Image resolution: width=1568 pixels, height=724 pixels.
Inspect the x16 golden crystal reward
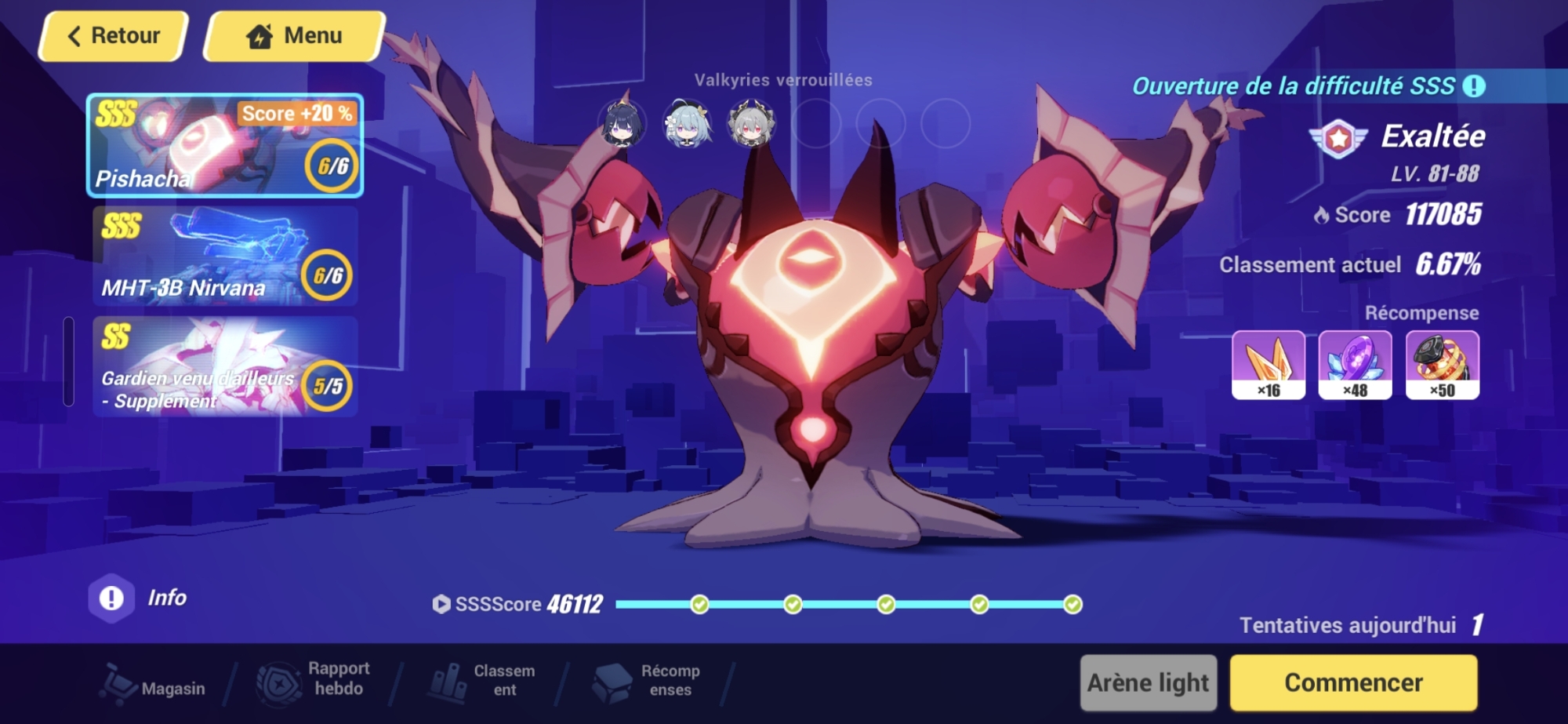tap(1269, 365)
